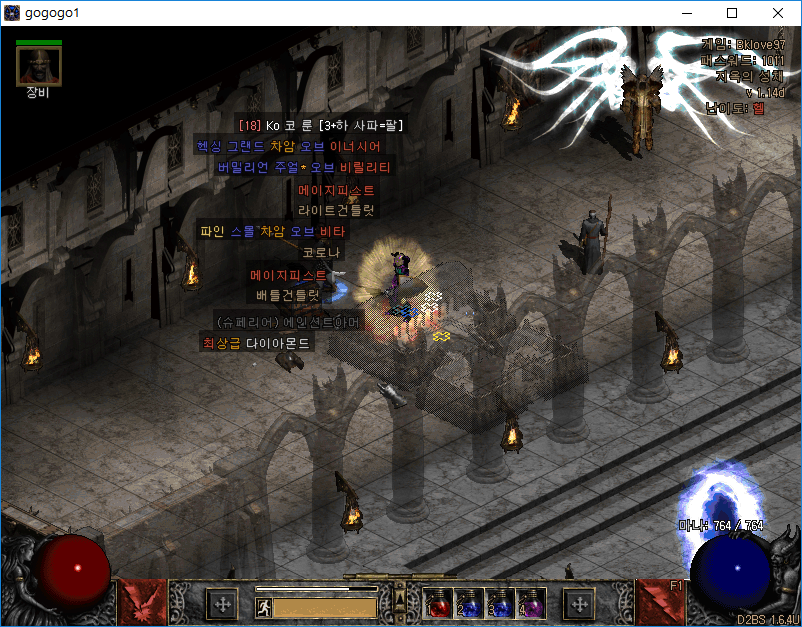This screenshot has height=627, width=802.
Task: Choose the (슈페리어) 에인션트아머 label
Action: (288, 321)
